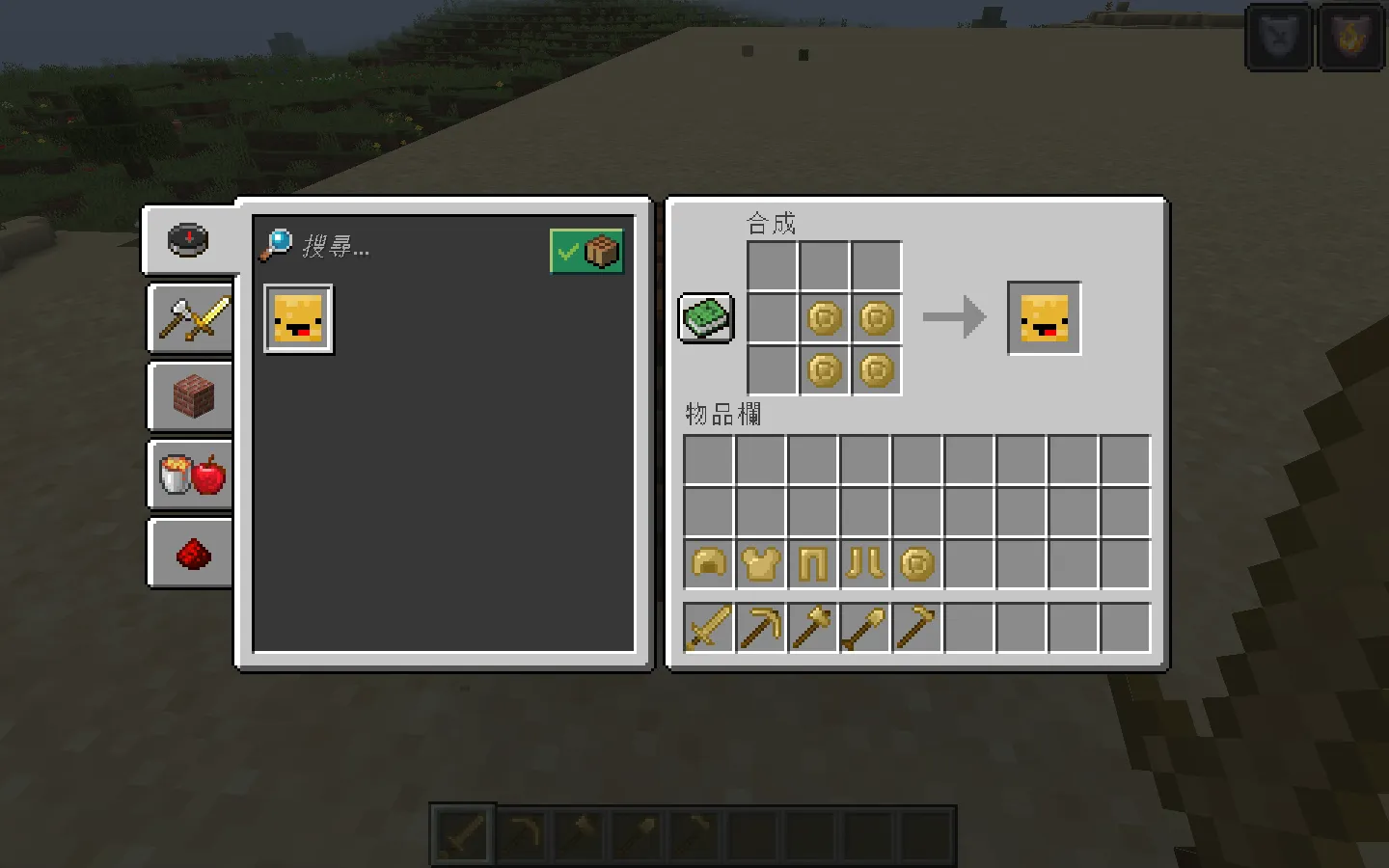This screenshot has height=868, width=1389.
Task: Open the redstone recipes tab
Action: [x=190, y=552]
